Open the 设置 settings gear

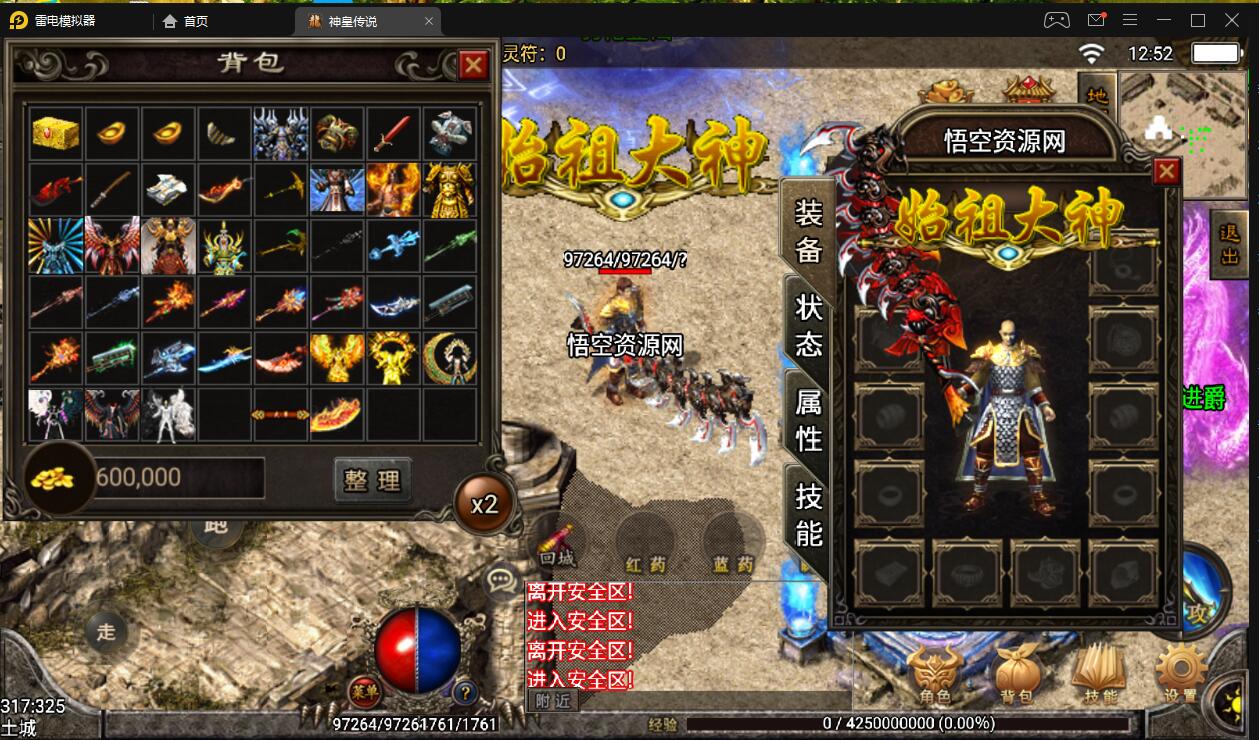click(x=1180, y=674)
